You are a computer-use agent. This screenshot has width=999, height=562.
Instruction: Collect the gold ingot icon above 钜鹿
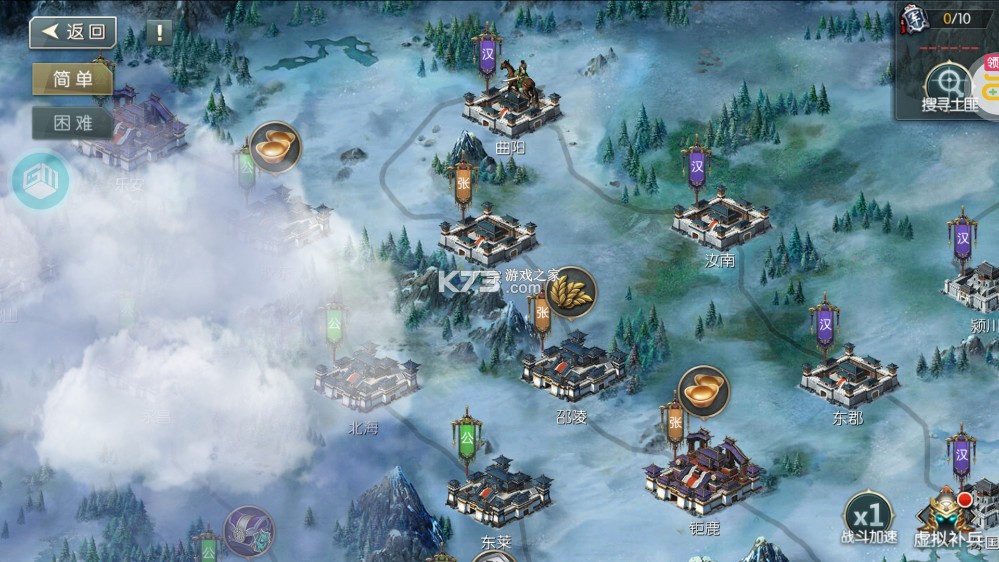pos(704,391)
